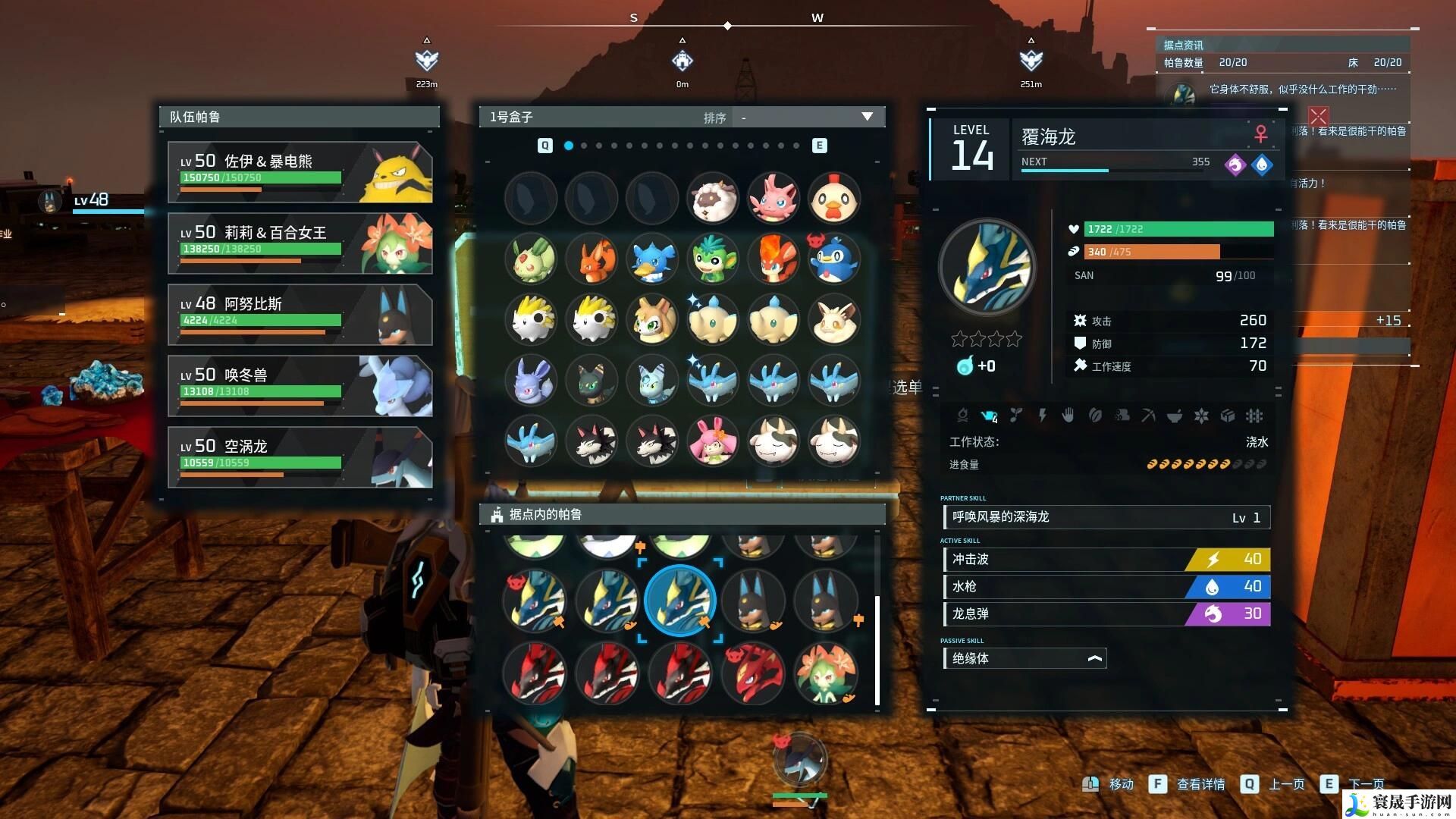The width and height of the screenshot is (1456, 819).
Task: Pick 唤冬兽 from the party list
Action: pos(300,386)
